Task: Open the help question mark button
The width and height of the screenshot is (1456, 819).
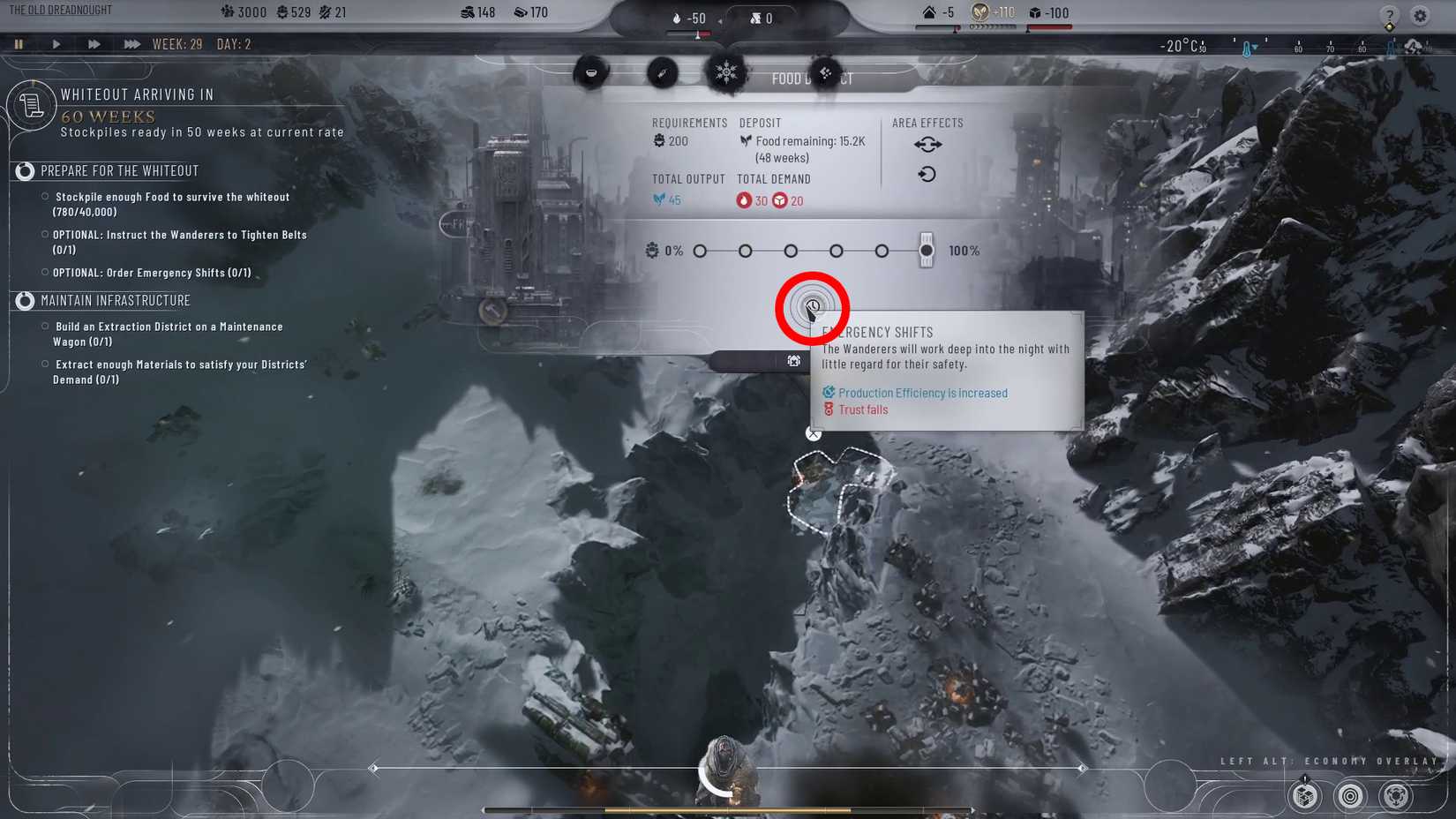Action: tap(1389, 16)
